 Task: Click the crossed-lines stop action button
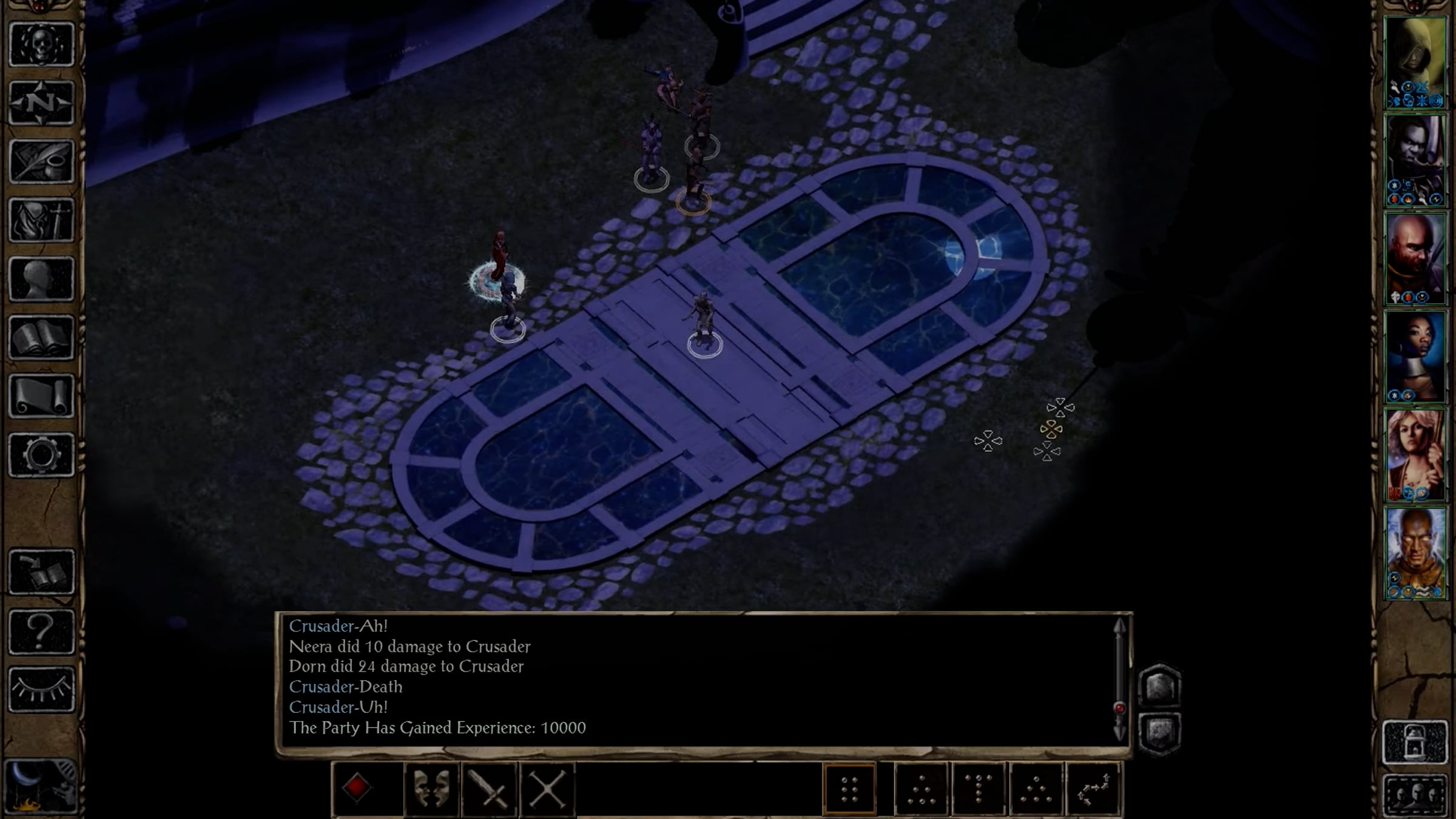tap(547, 788)
